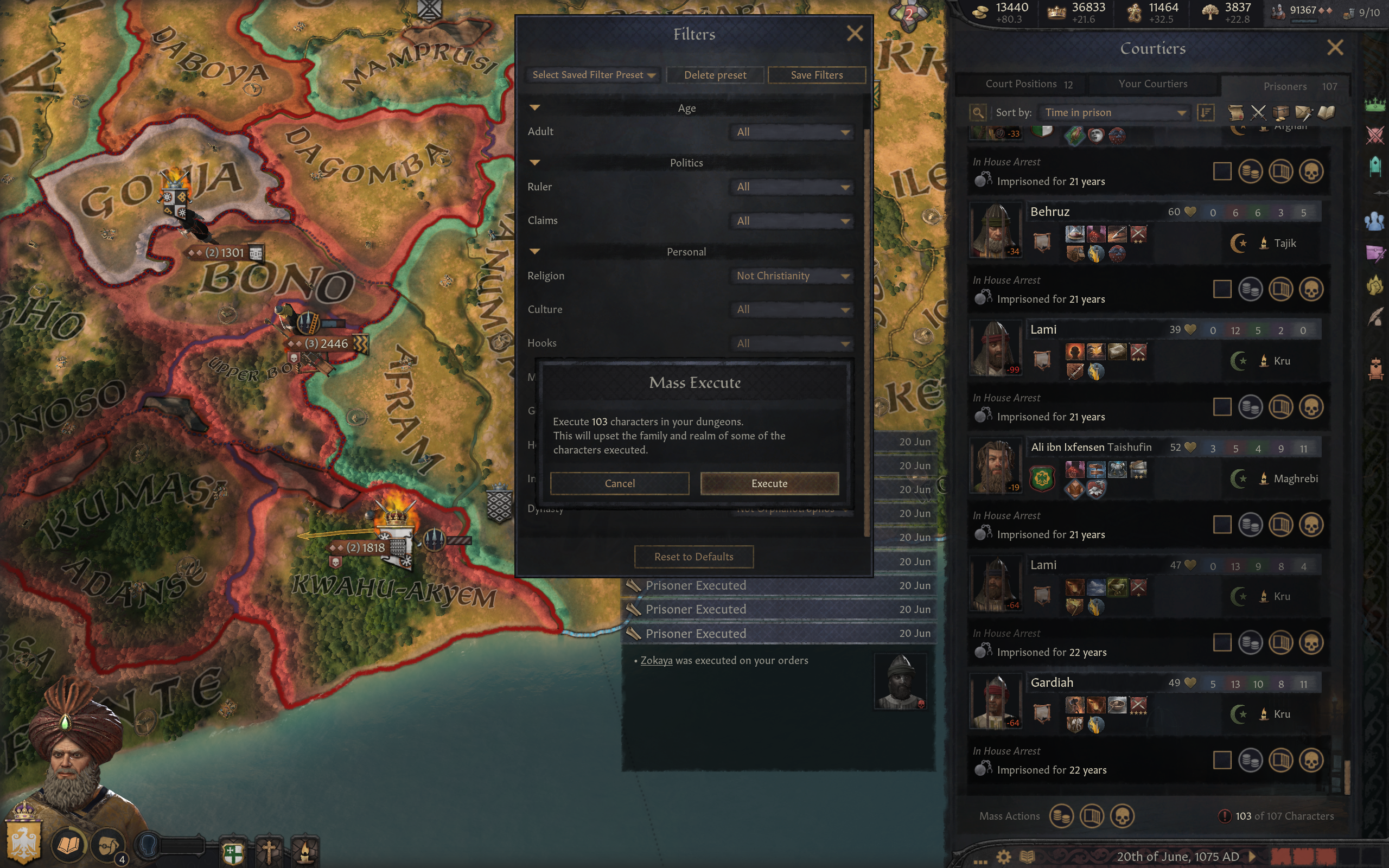Image resolution: width=1389 pixels, height=868 pixels.
Task: Open the Sort by Time in prison dropdown
Action: pyautogui.click(x=1114, y=112)
